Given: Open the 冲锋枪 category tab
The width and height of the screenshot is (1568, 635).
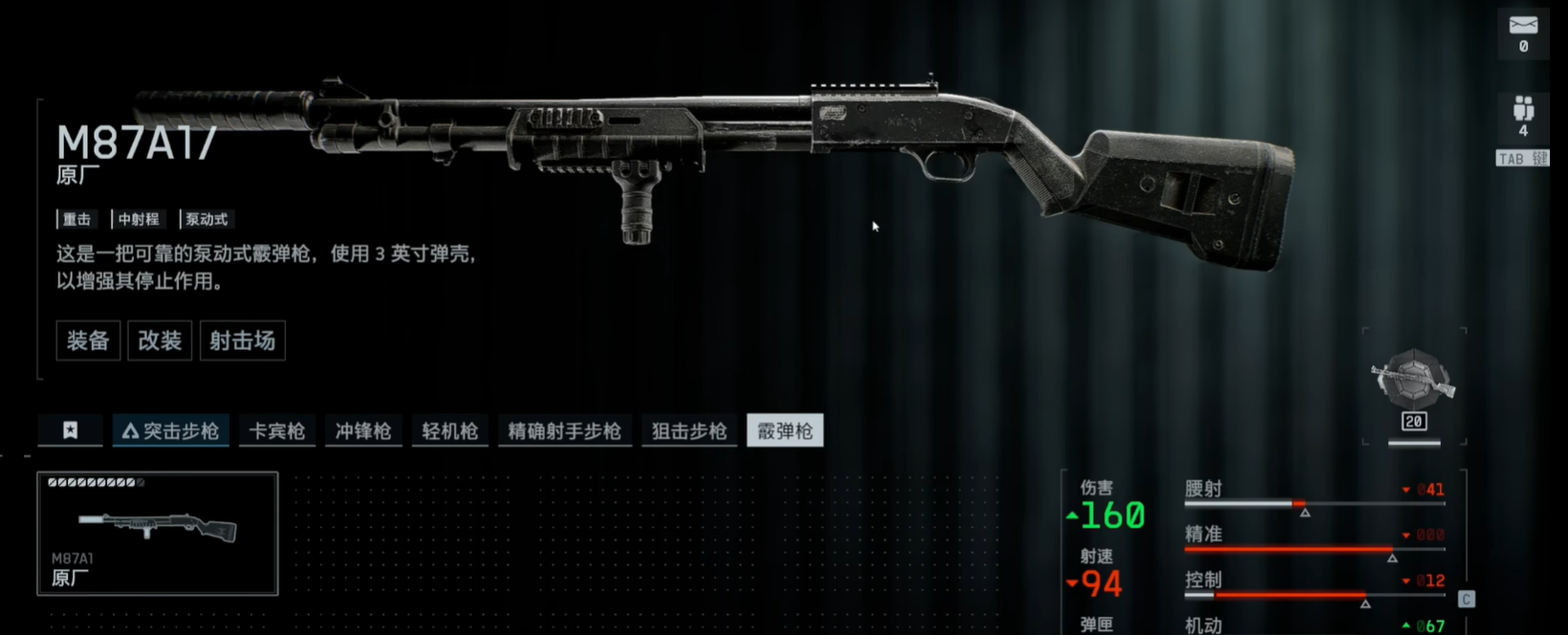Looking at the screenshot, I should [x=363, y=431].
